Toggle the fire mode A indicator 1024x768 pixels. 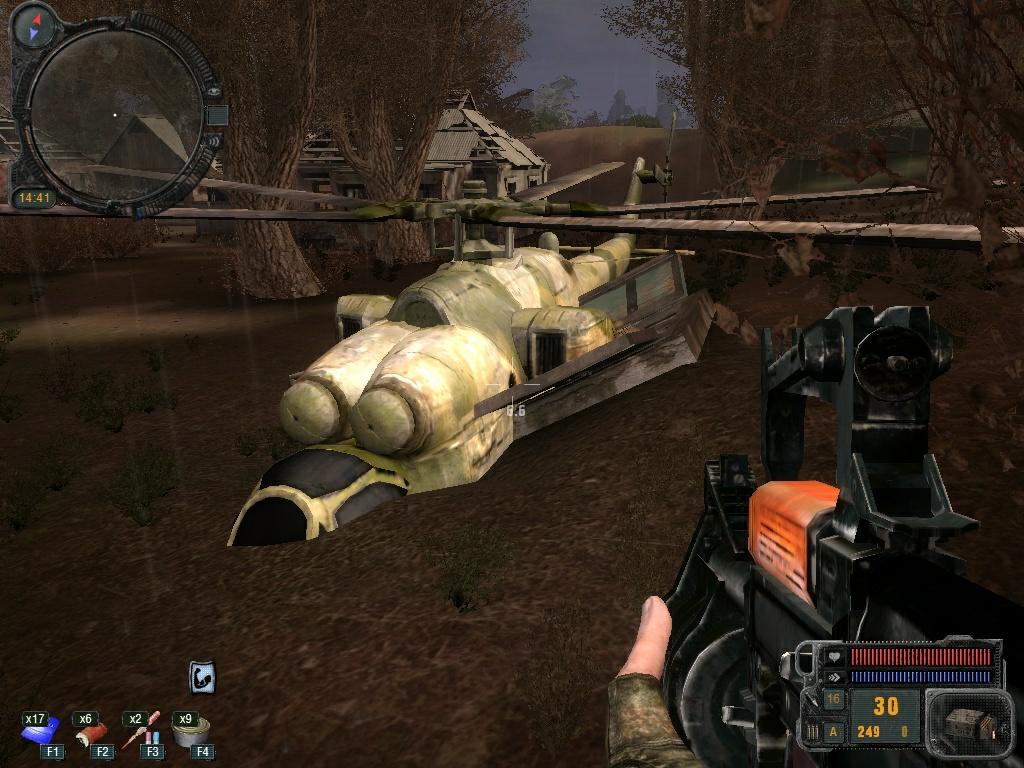click(833, 733)
